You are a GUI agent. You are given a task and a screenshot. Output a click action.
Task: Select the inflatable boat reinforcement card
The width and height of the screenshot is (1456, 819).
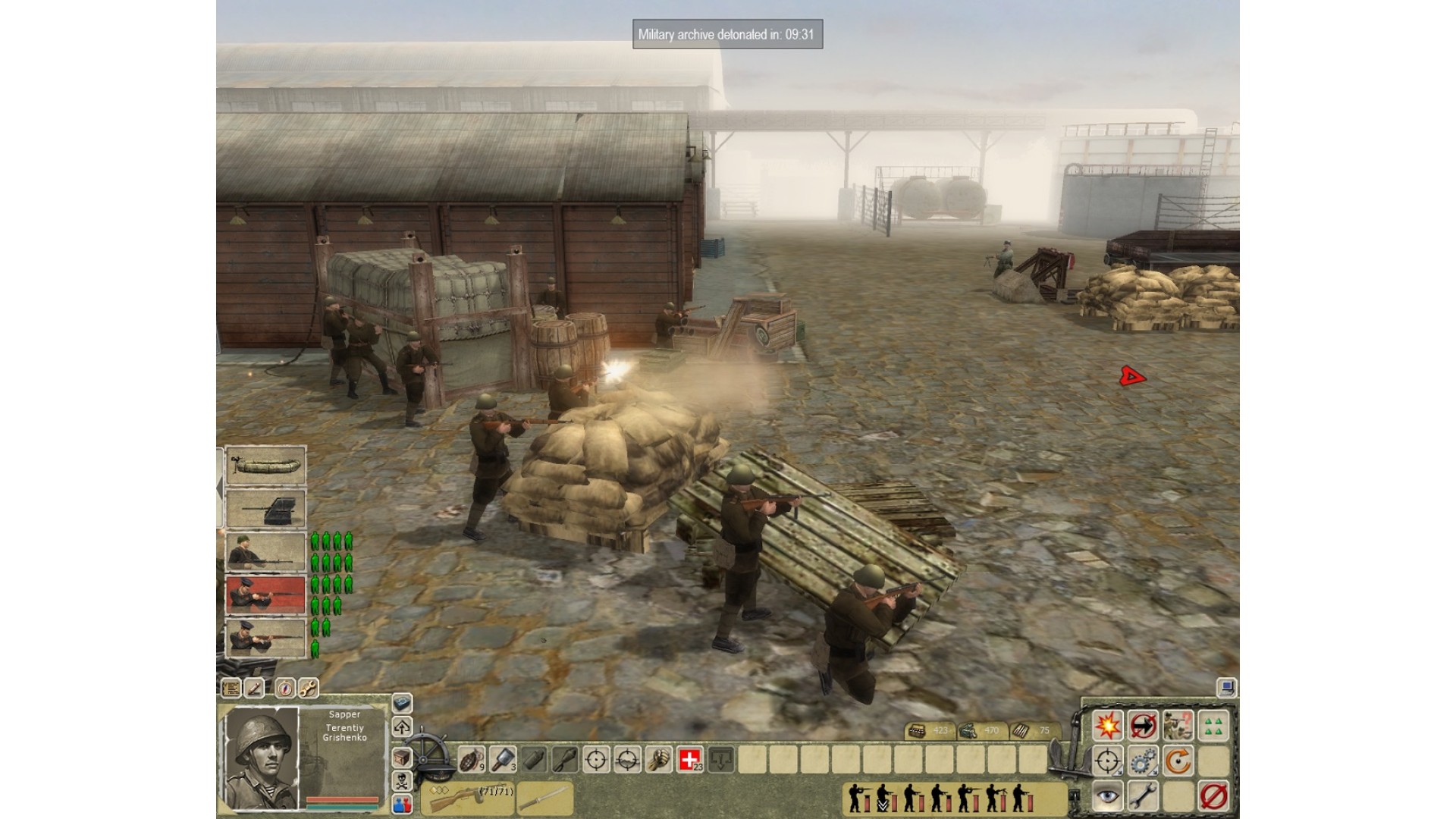click(265, 465)
